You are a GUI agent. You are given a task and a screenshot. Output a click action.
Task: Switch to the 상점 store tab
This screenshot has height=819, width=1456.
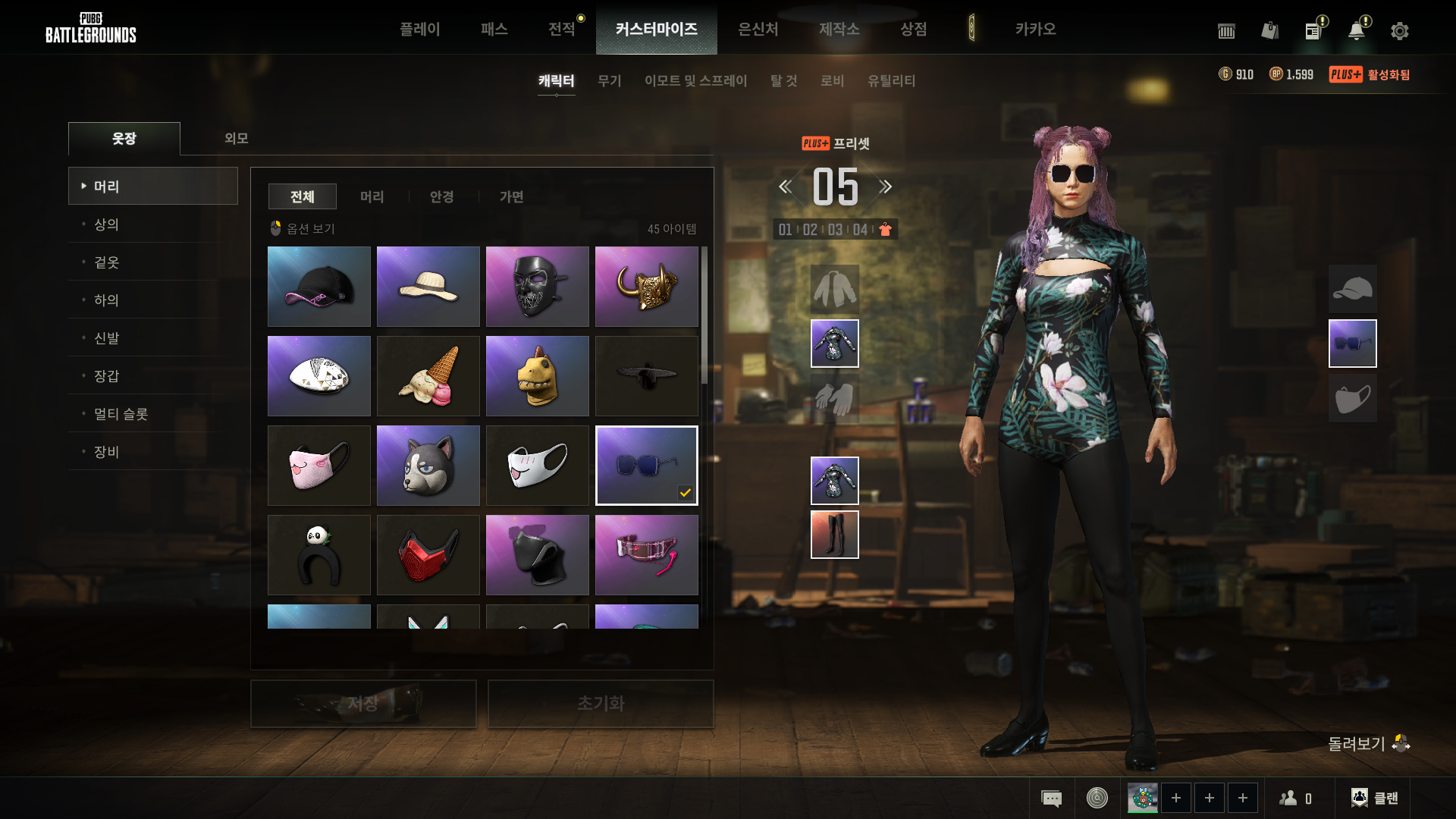pos(913,29)
